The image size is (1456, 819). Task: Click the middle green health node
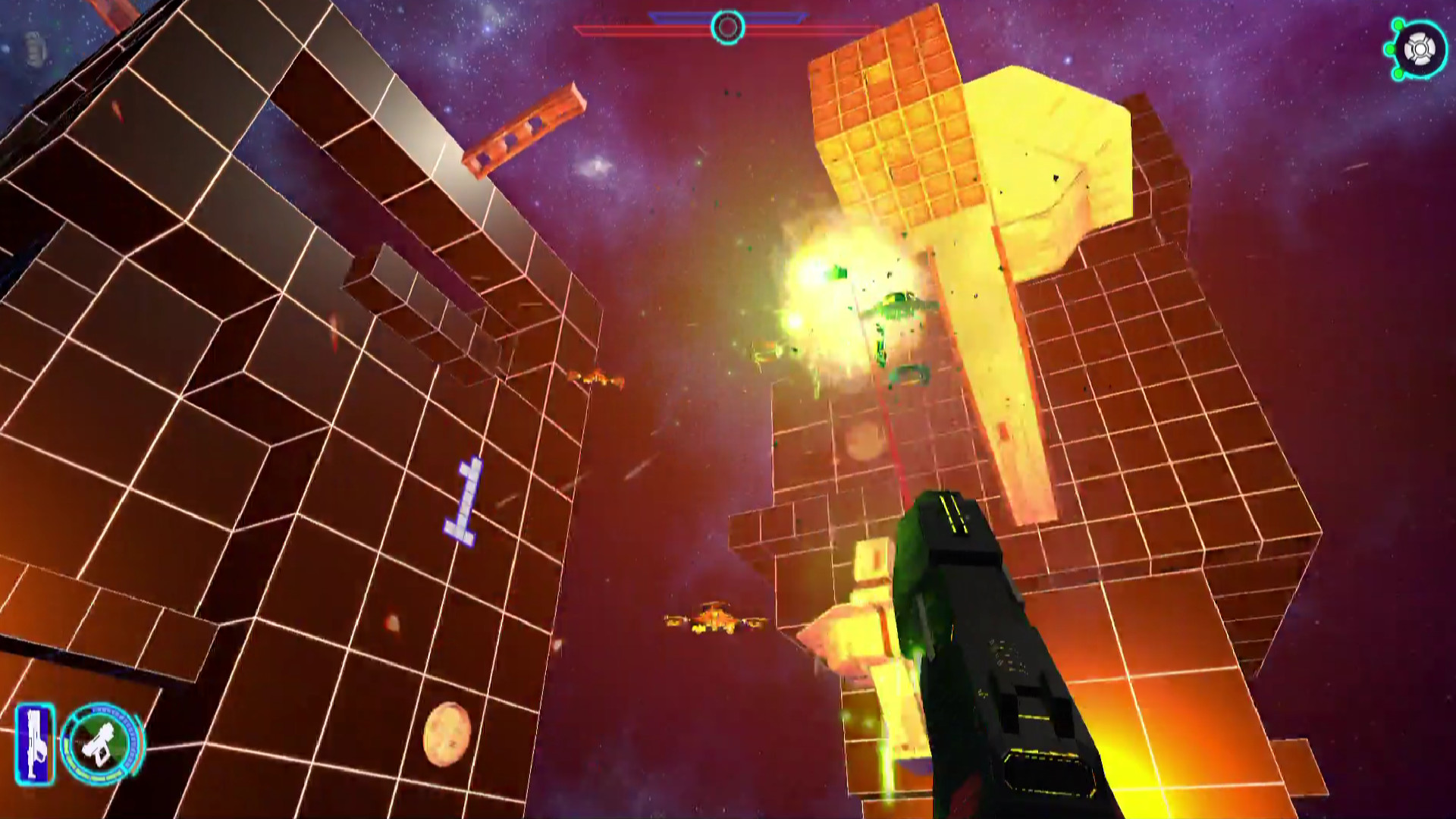pyautogui.click(x=1390, y=48)
